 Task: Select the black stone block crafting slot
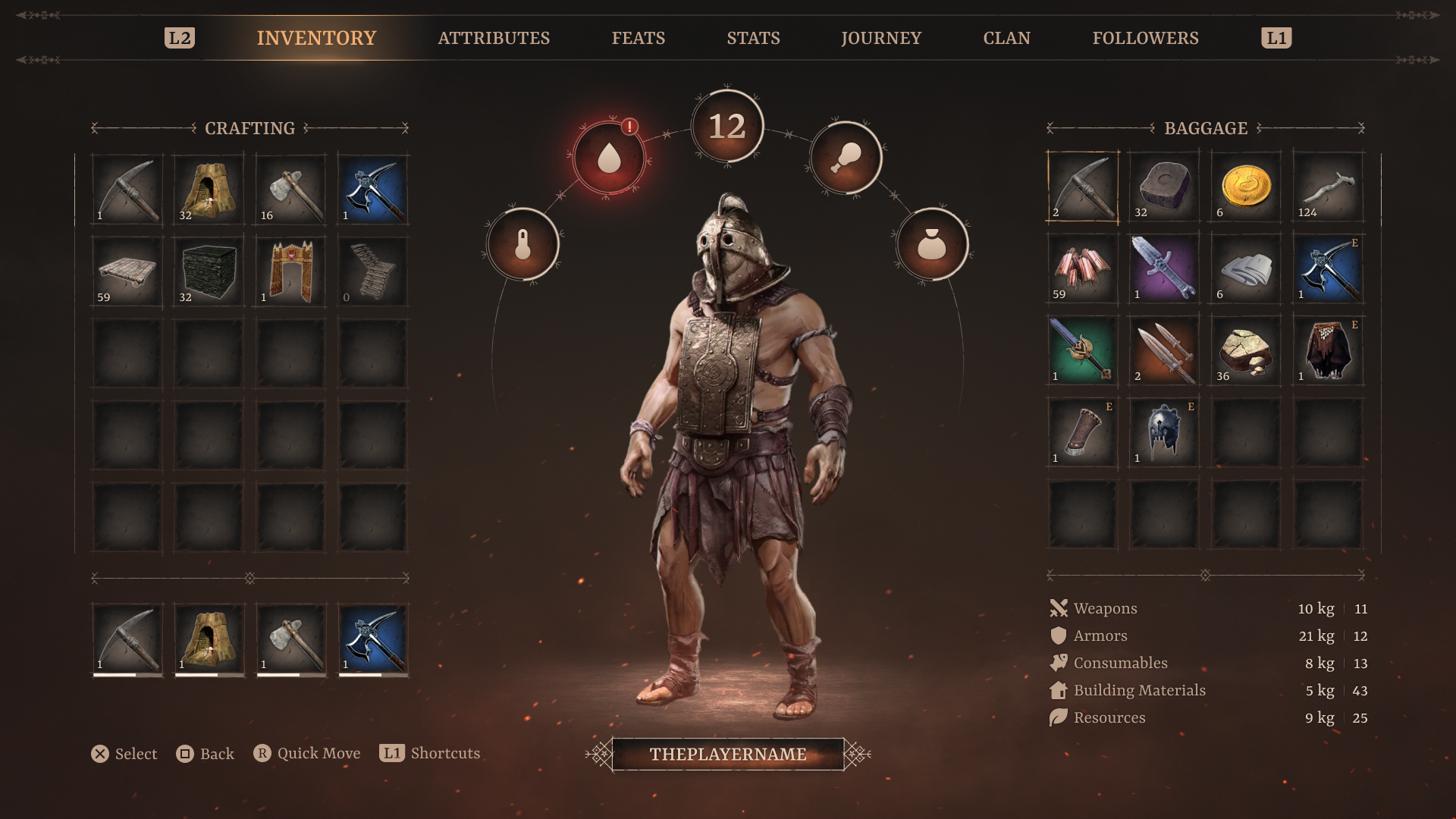(209, 272)
